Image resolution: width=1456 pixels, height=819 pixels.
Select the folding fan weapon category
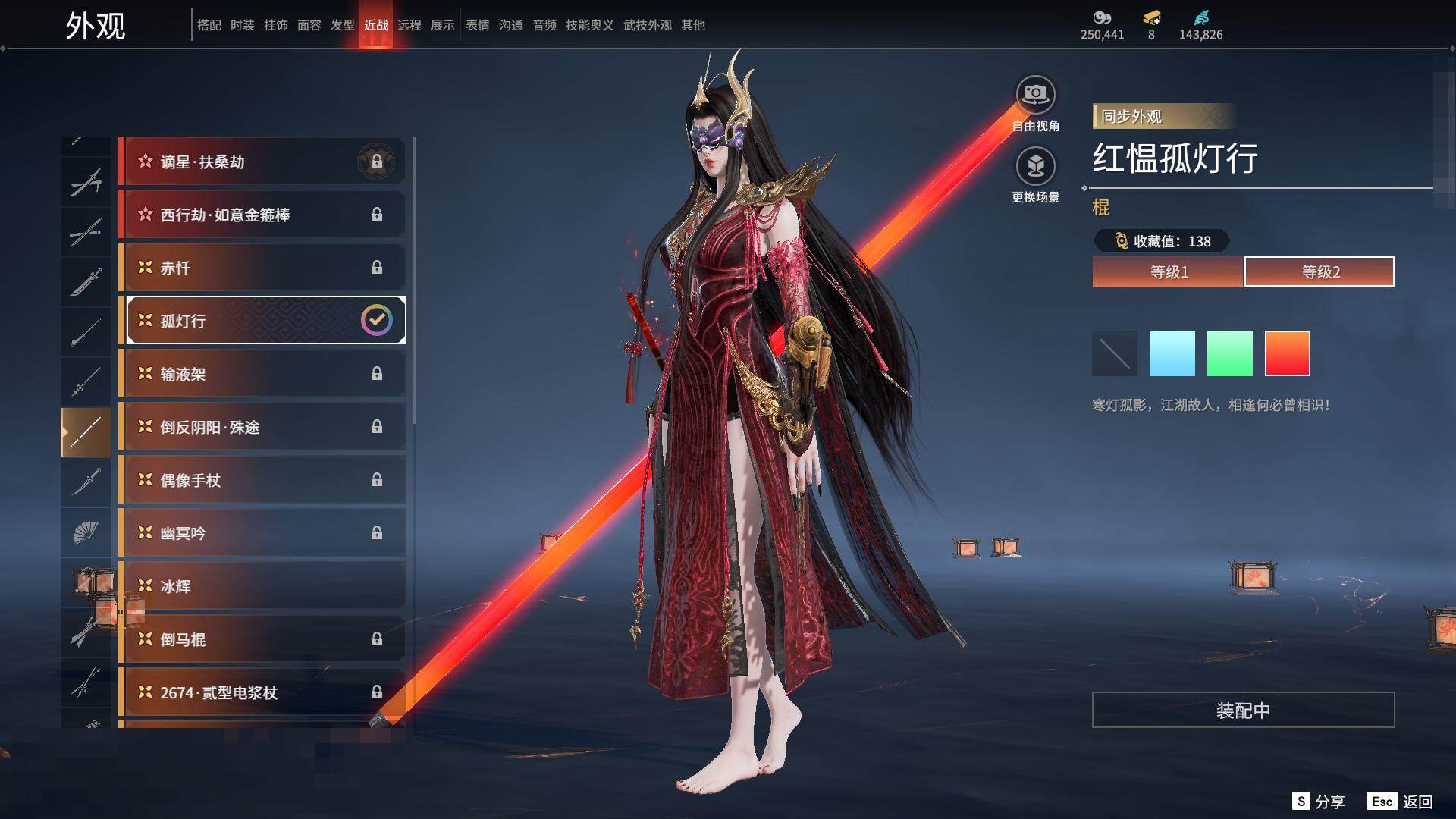coord(86,532)
